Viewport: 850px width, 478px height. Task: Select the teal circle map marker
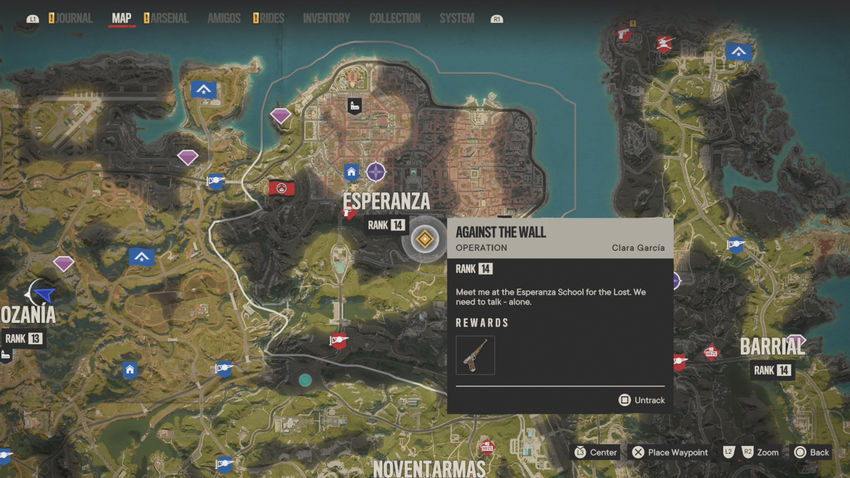tap(305, 380)
